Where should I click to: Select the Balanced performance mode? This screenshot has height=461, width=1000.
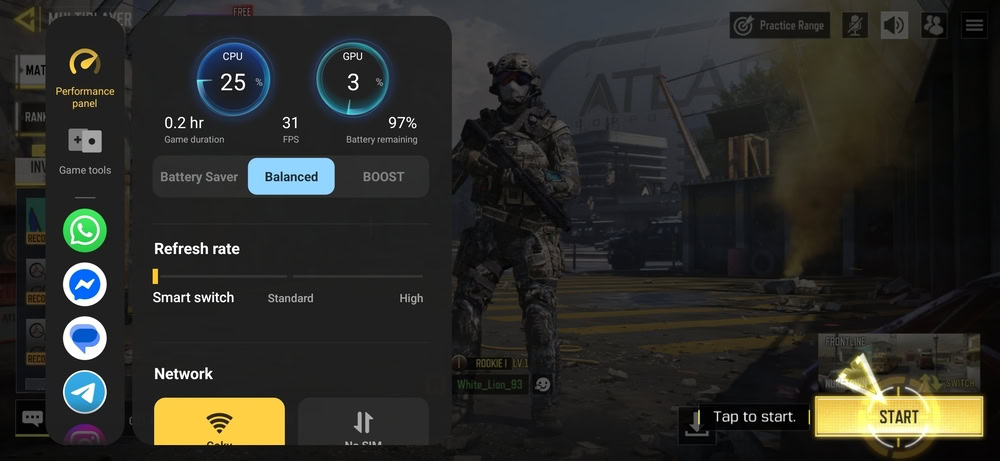click(291, 177)
